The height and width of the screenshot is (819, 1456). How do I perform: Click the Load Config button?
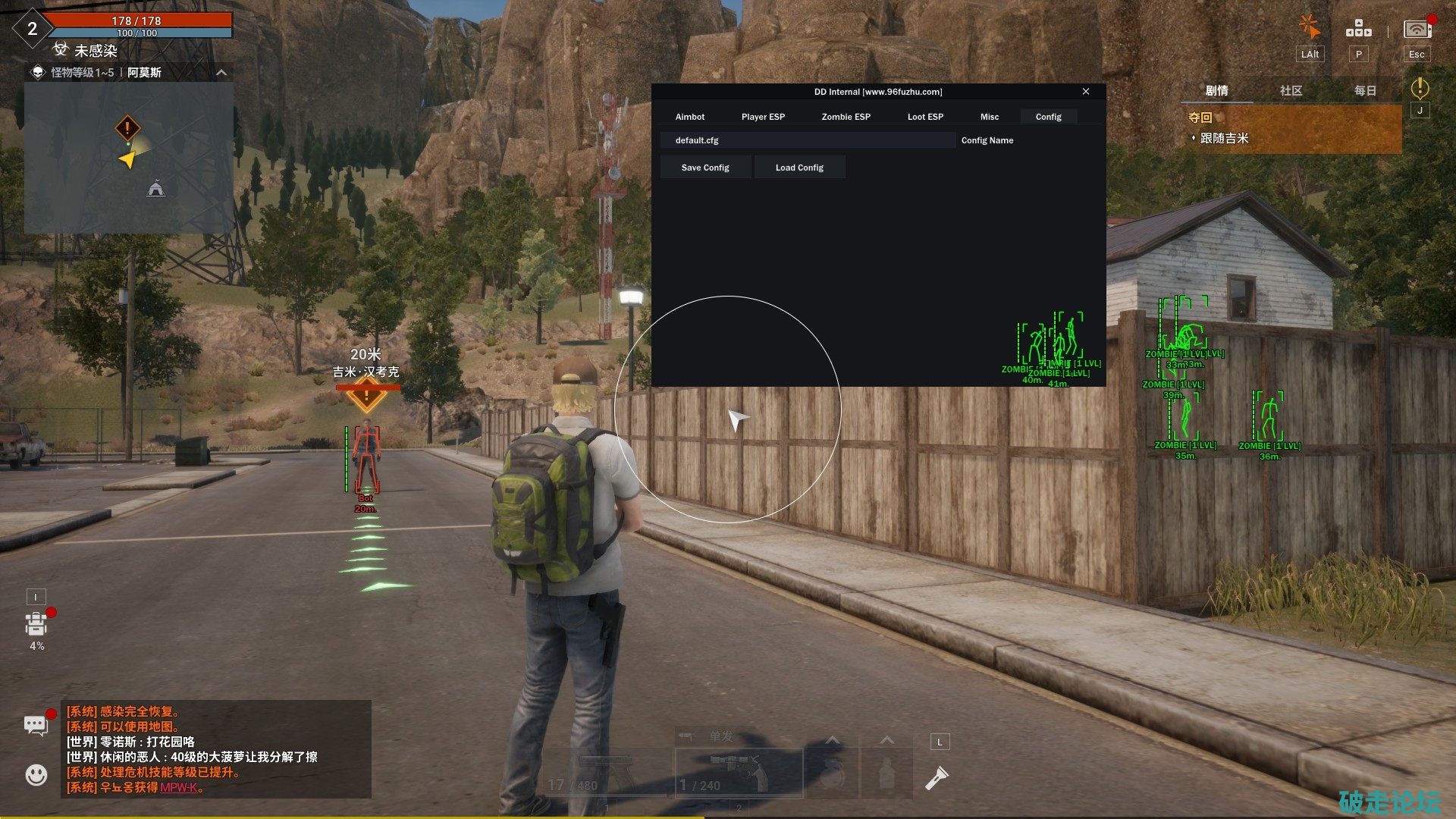click(799, 168)
